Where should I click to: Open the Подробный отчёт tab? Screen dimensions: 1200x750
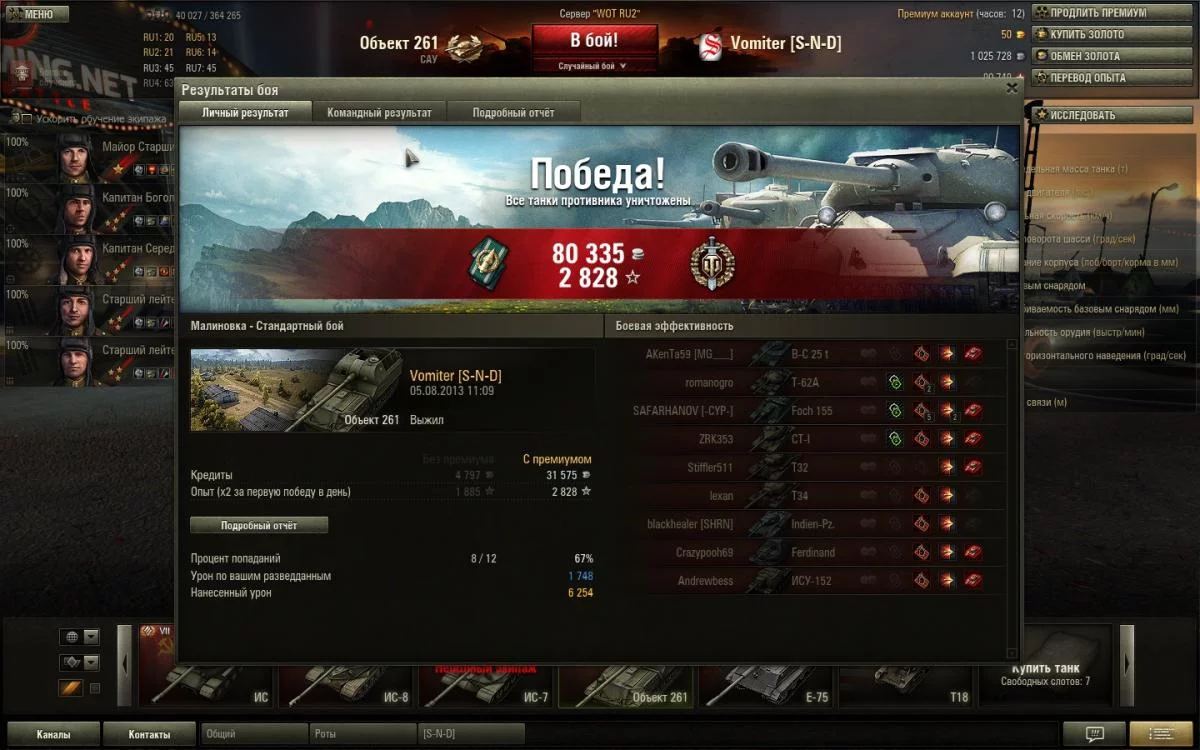(513, 113)
